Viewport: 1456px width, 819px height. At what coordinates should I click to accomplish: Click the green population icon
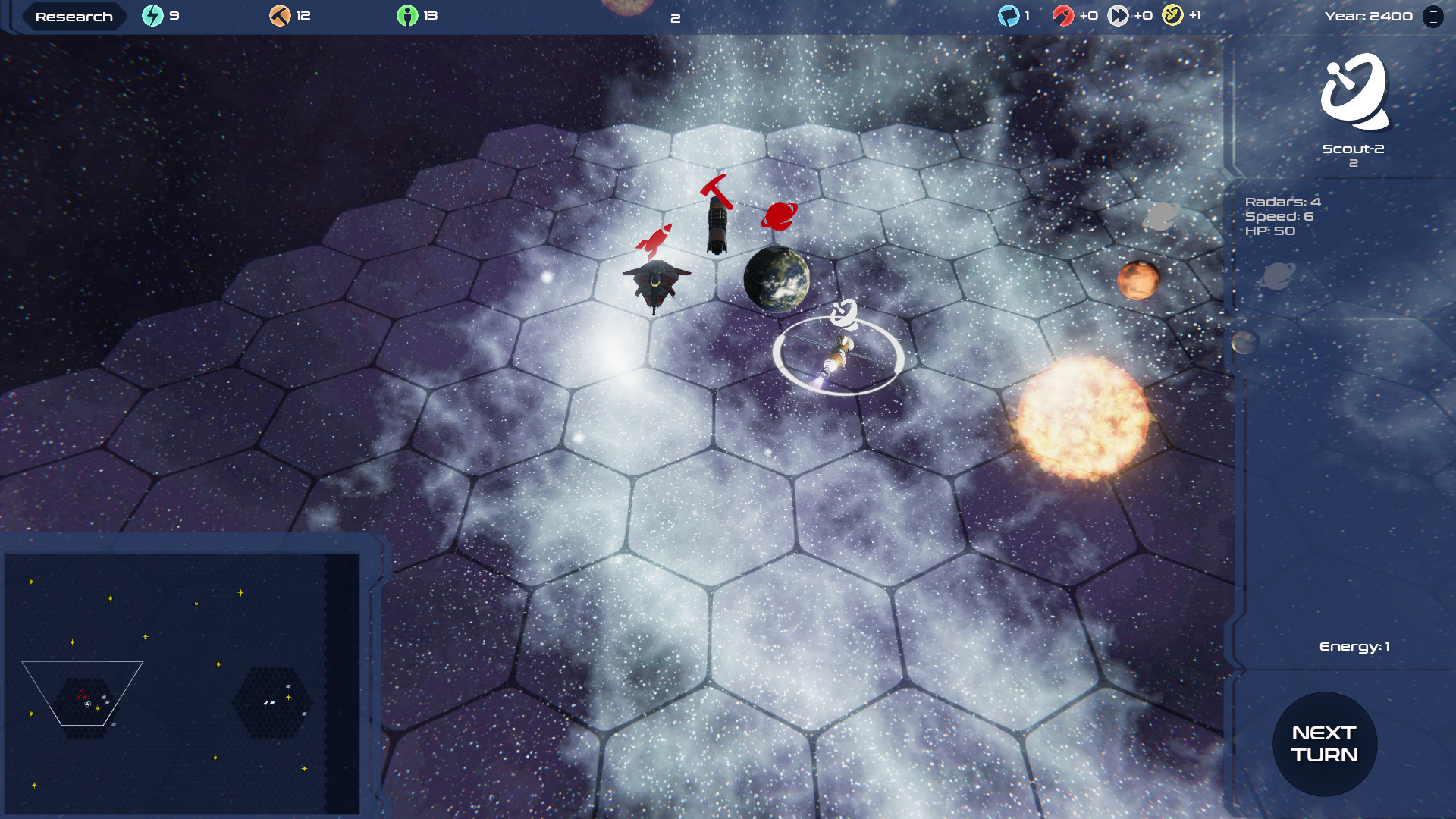pos(407,16)
